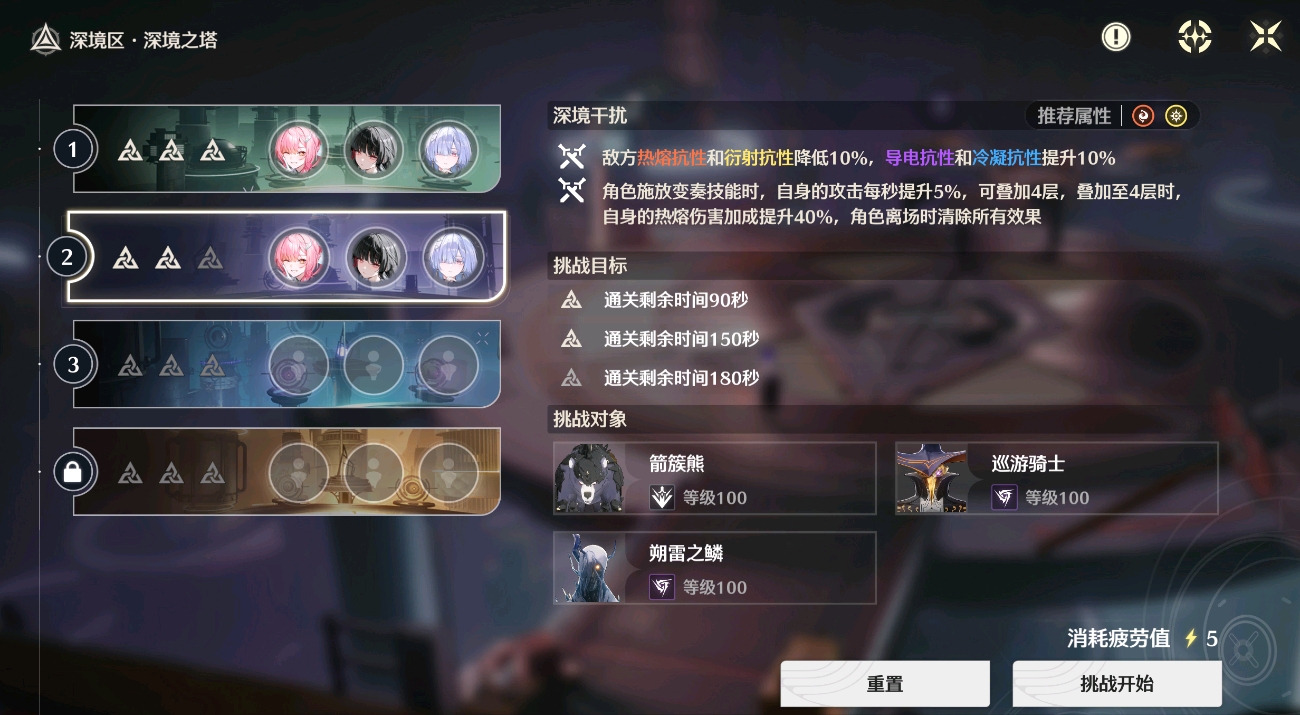Open the exclamation mark info icon
Image resolution: width=1300 pixels, height=715 pixels.
click(x=1116, y=37)
